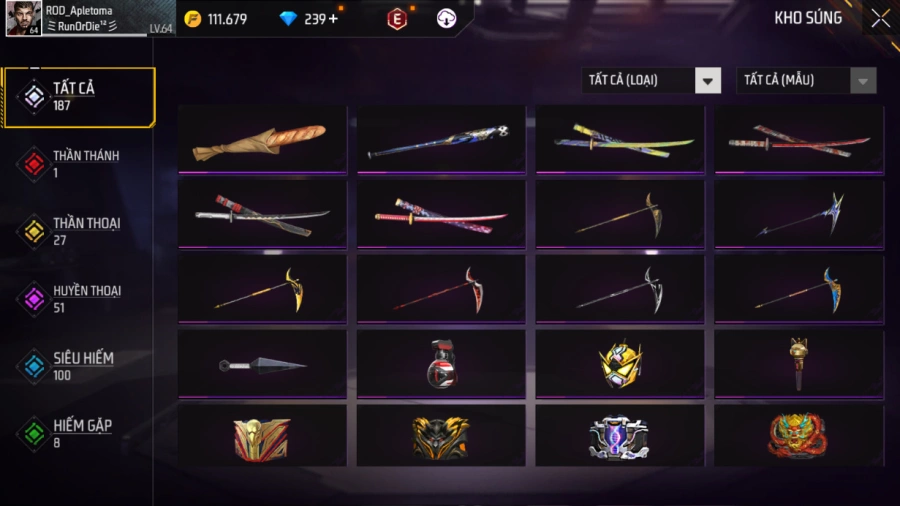Choose the red dragon loot box skin
This screenshot has height=506, width=900.
point(799,437)
